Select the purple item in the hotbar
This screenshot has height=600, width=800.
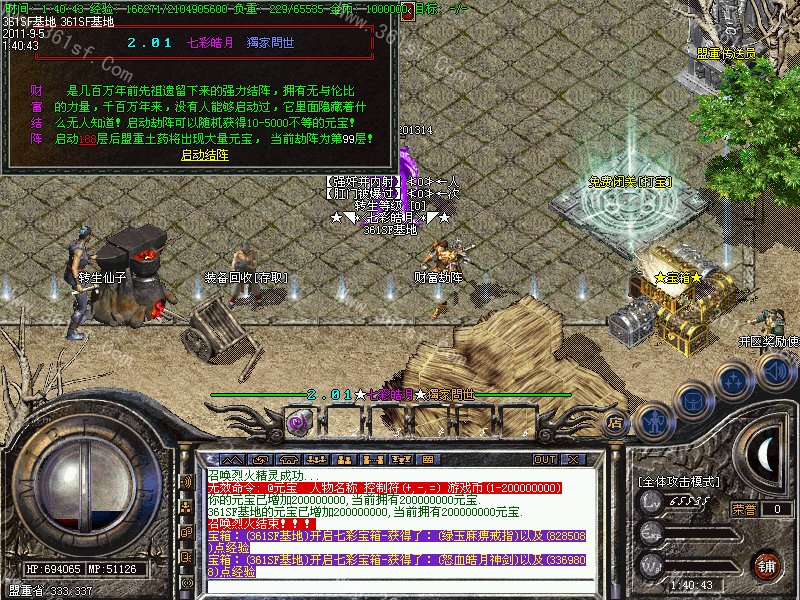pos(297,422)
